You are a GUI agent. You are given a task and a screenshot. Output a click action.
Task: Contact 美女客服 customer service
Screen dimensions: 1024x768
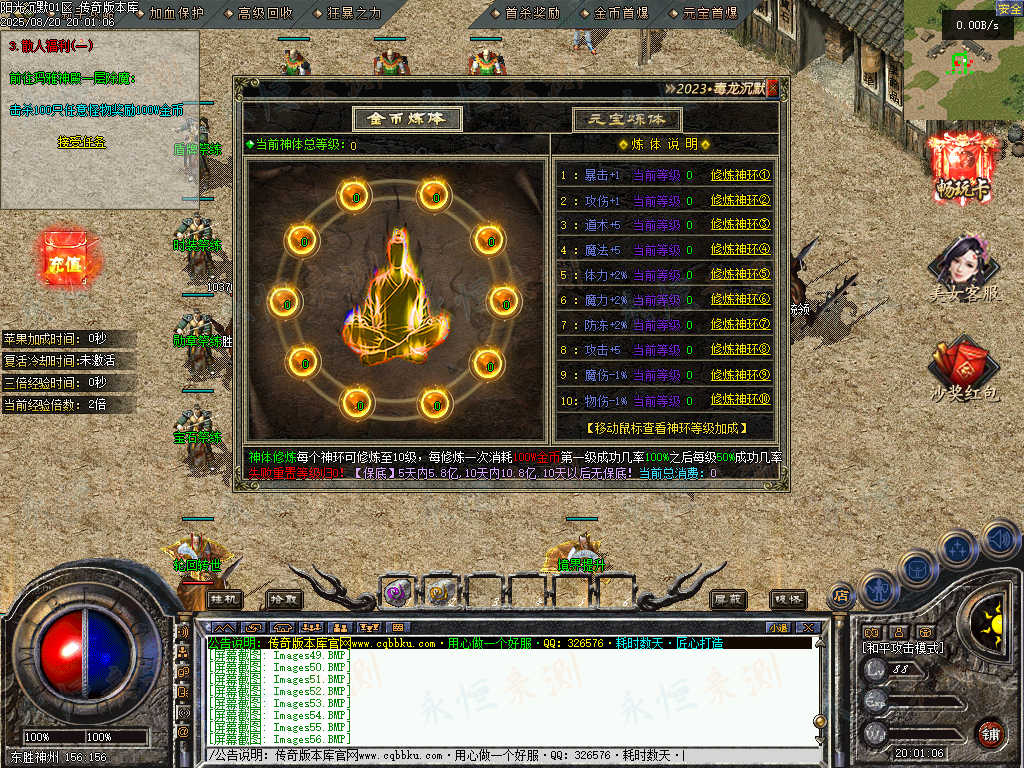tap(964, 268)
